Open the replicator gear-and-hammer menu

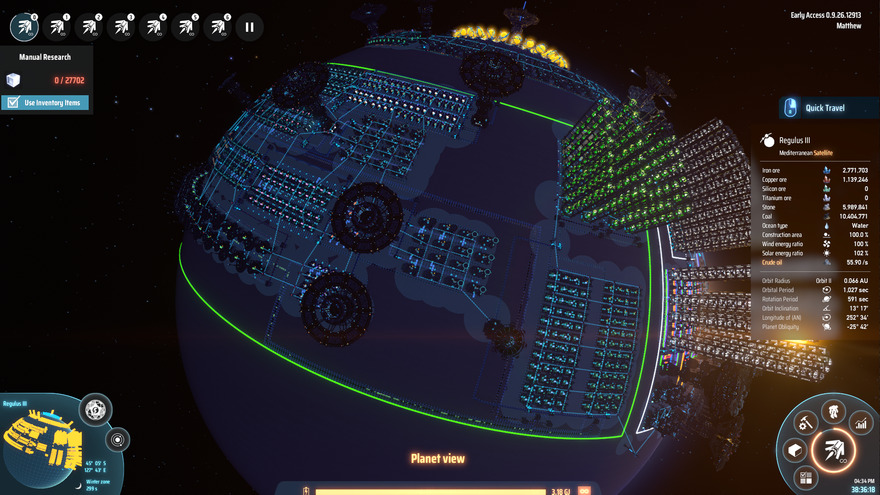(x=803, y=423)
